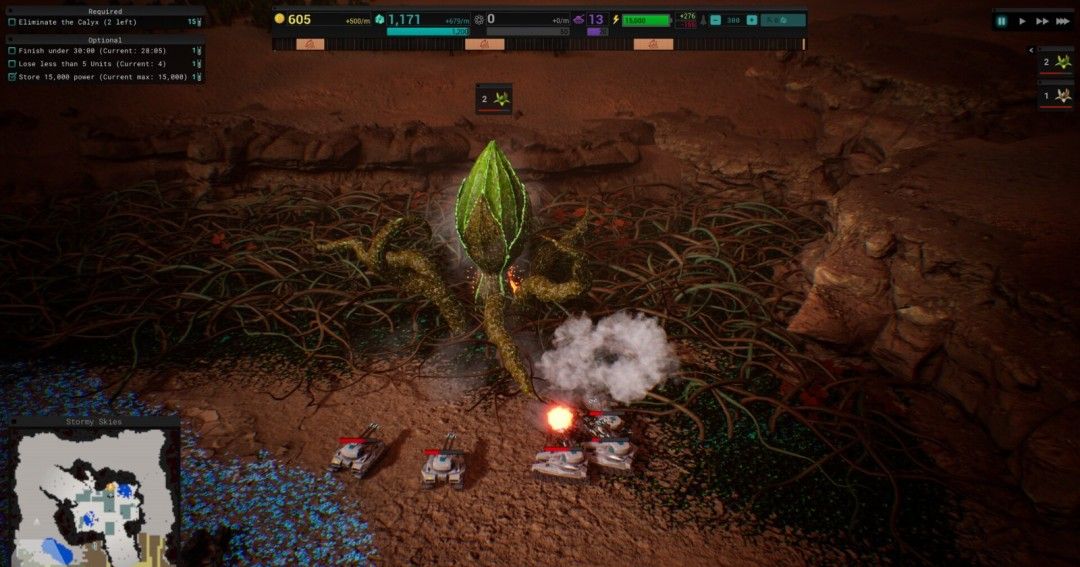Viewport: 1080px width, 567px height.
Task: Increase the value with the plus button
Action: tap(751, 20)
